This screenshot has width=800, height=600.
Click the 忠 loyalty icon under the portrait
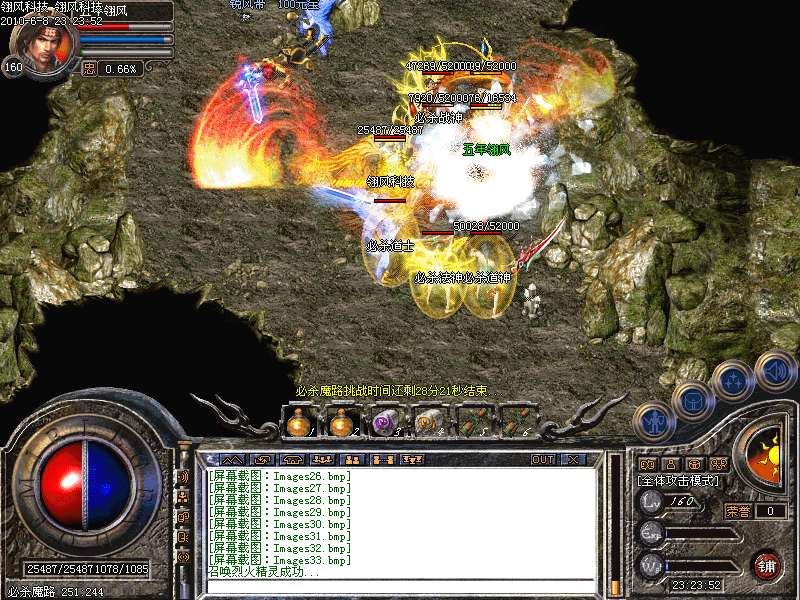coord(89,69)
